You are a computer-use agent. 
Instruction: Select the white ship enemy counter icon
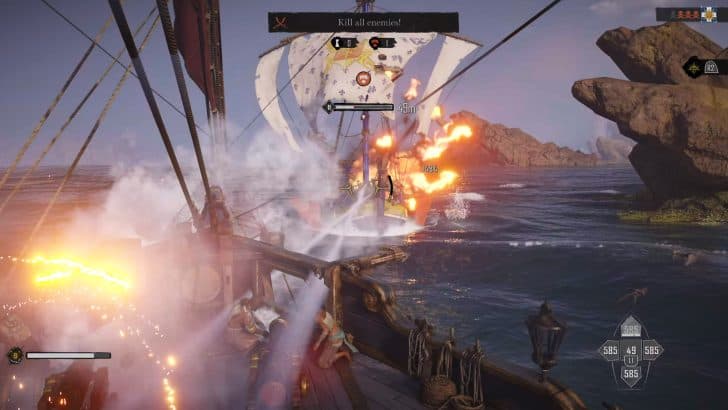tap(340, 43)
